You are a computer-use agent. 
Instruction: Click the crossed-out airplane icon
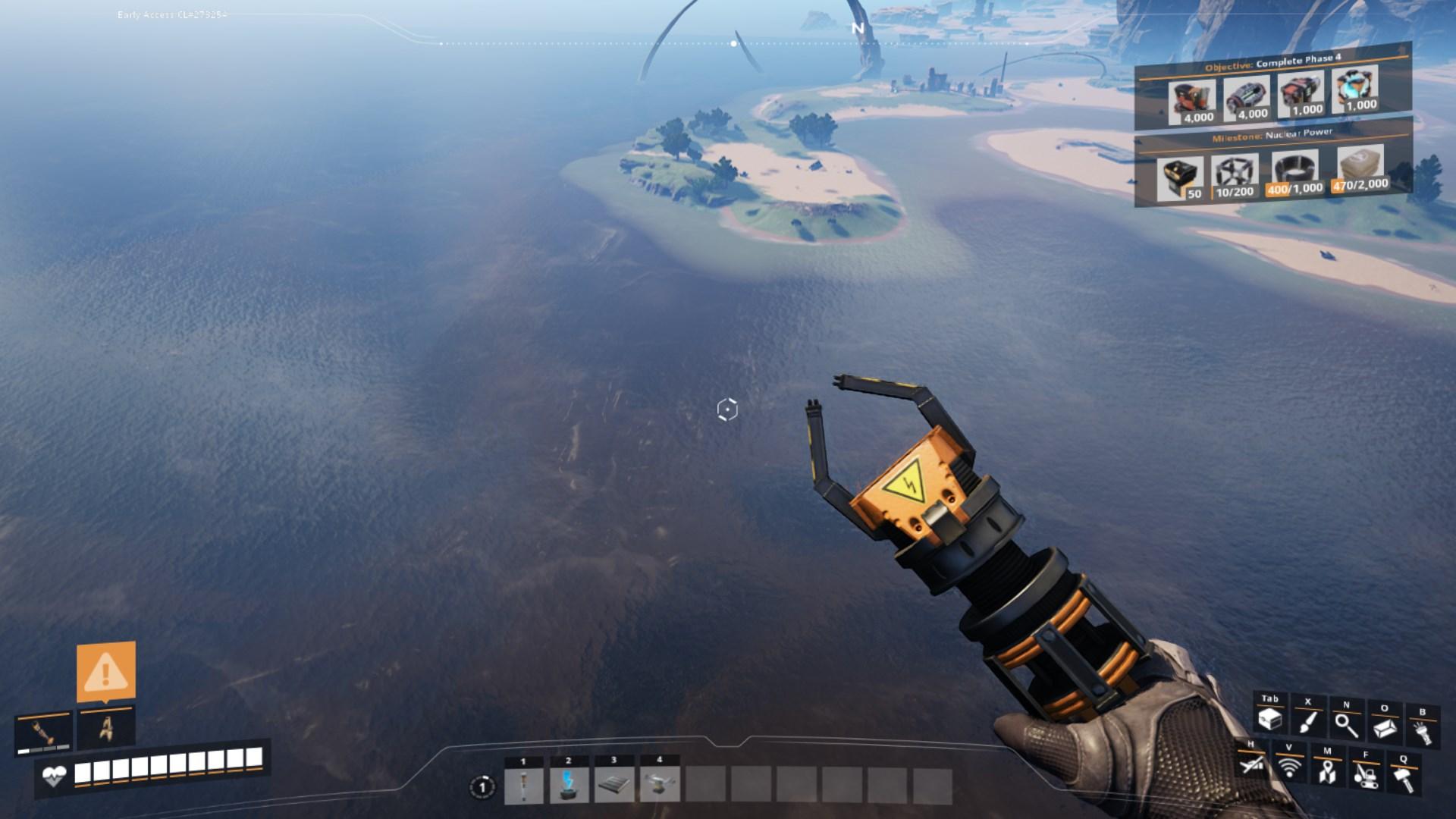click(x=1251, y=764)
